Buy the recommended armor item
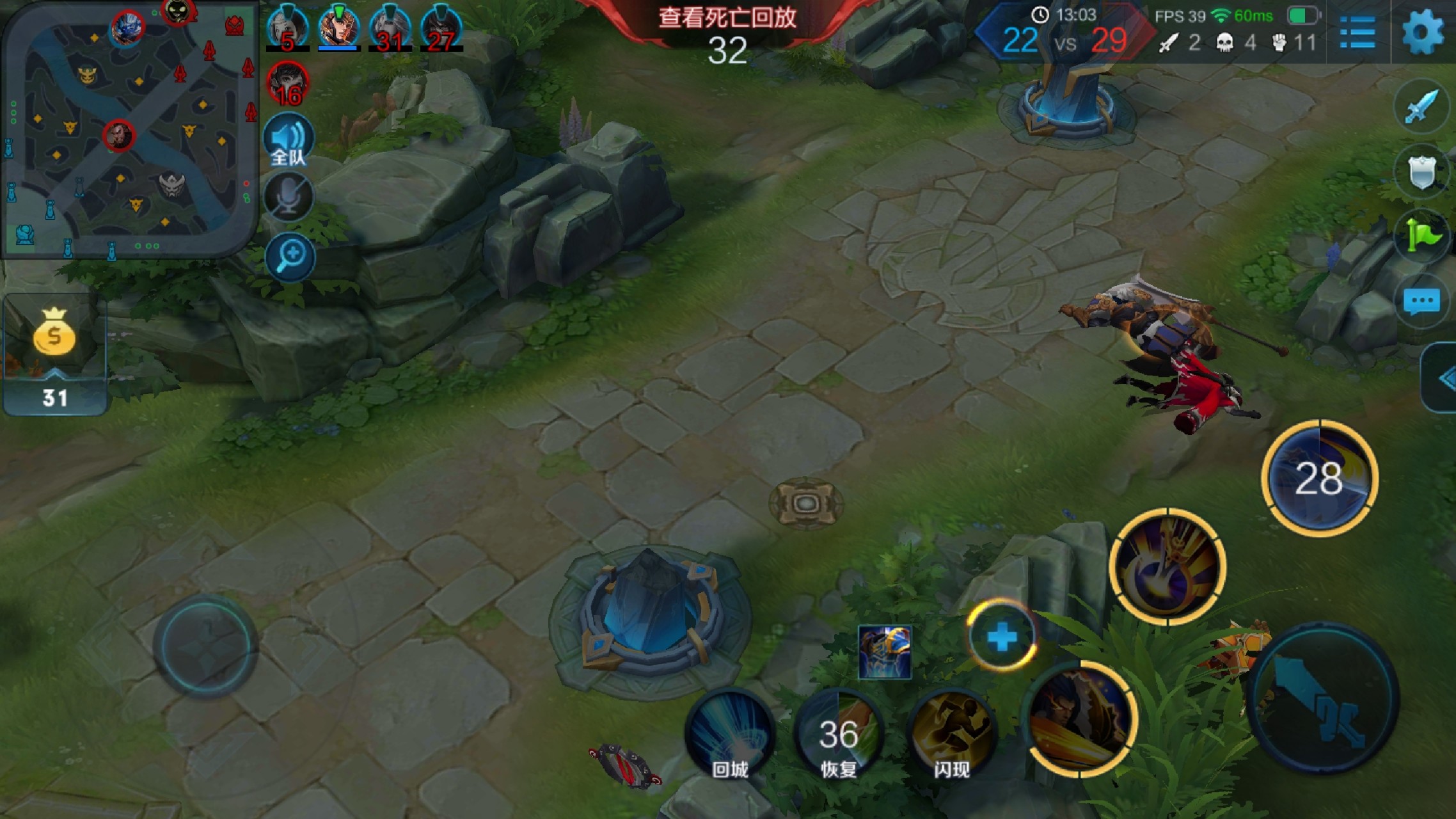Viewport: 1456px width, 819px height. (x=885, y=652)
